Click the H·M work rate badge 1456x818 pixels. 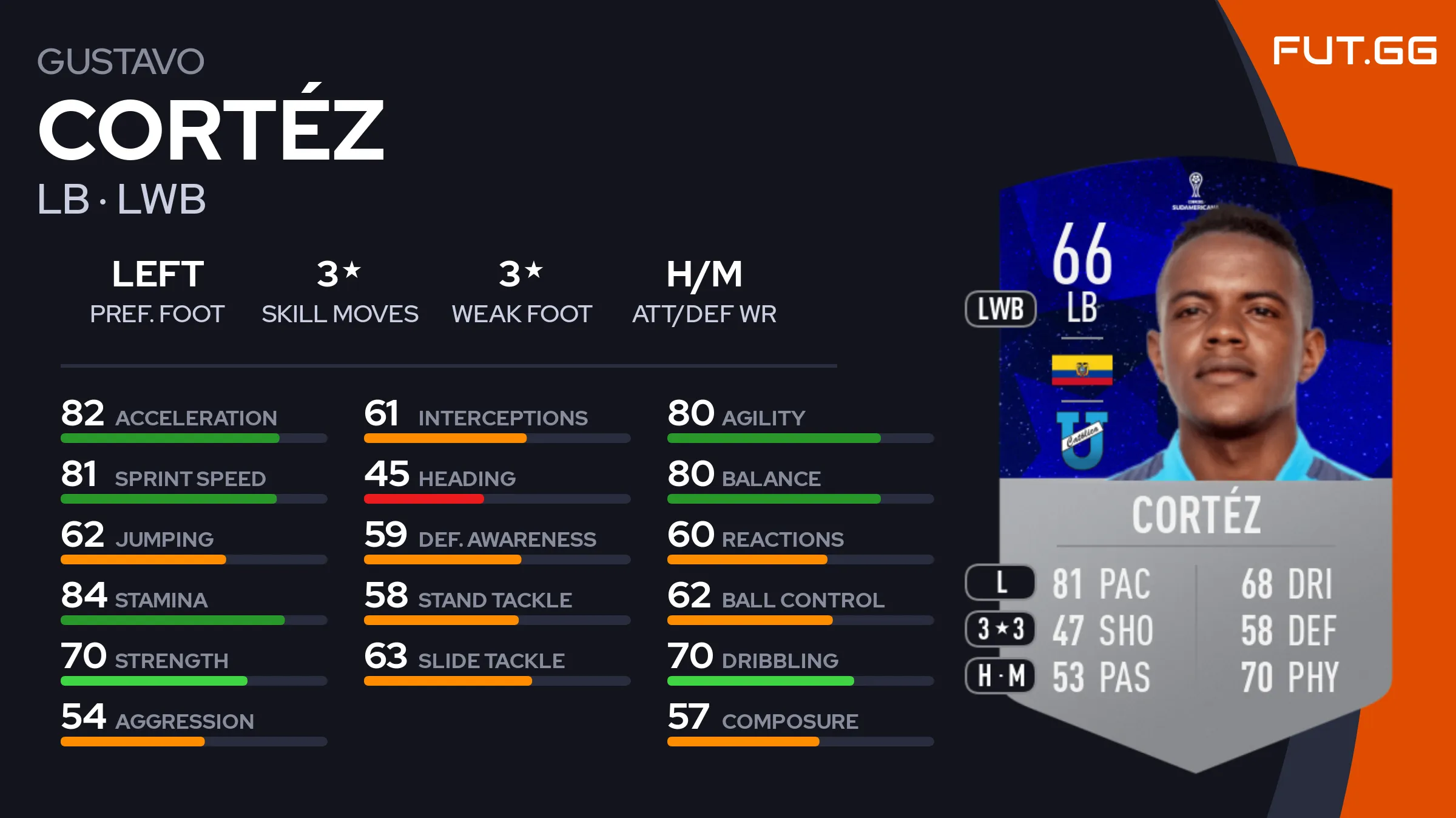click(x=1000, y=675)
